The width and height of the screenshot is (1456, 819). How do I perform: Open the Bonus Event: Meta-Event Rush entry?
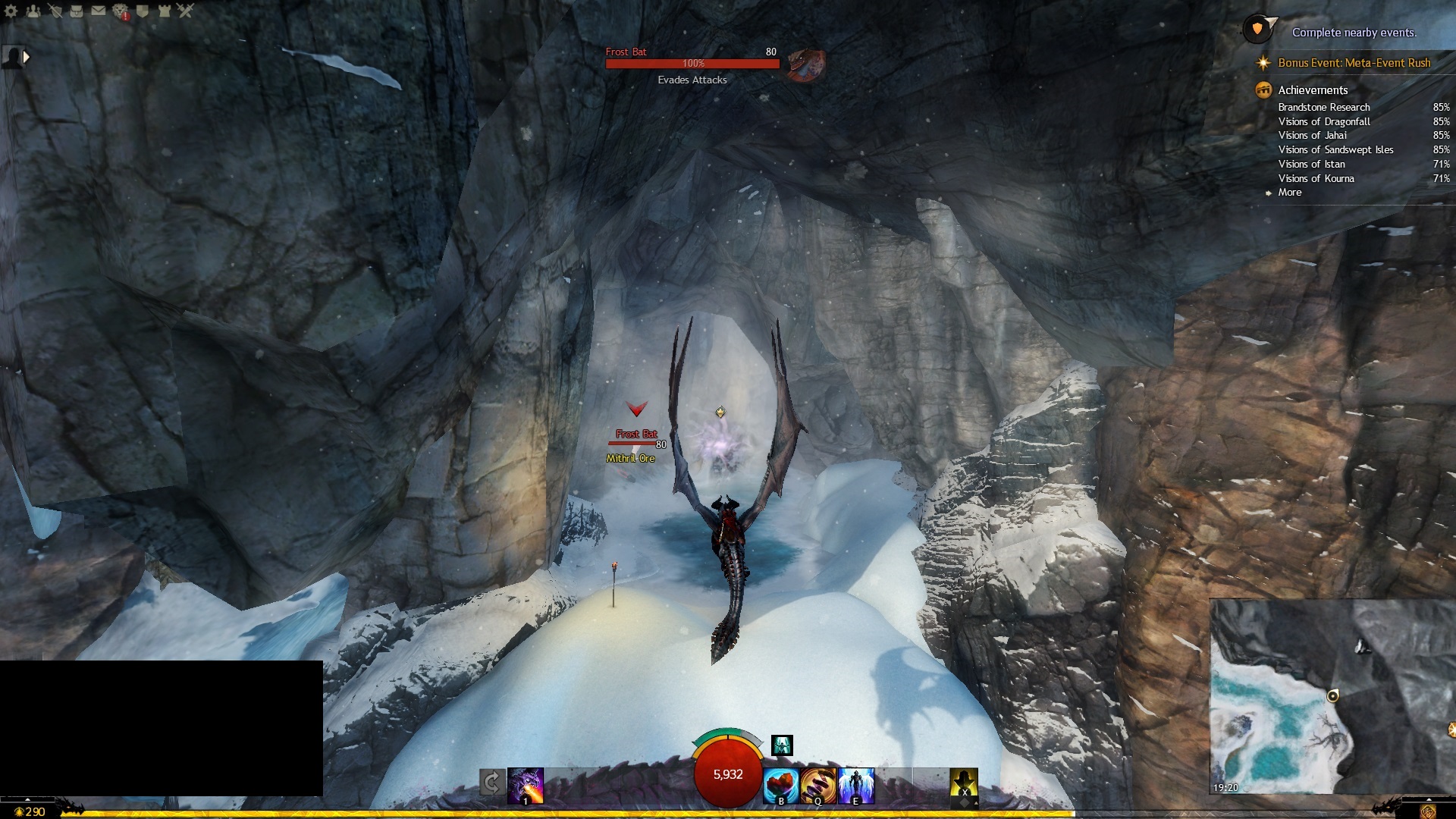click(x=1354, y=63)
